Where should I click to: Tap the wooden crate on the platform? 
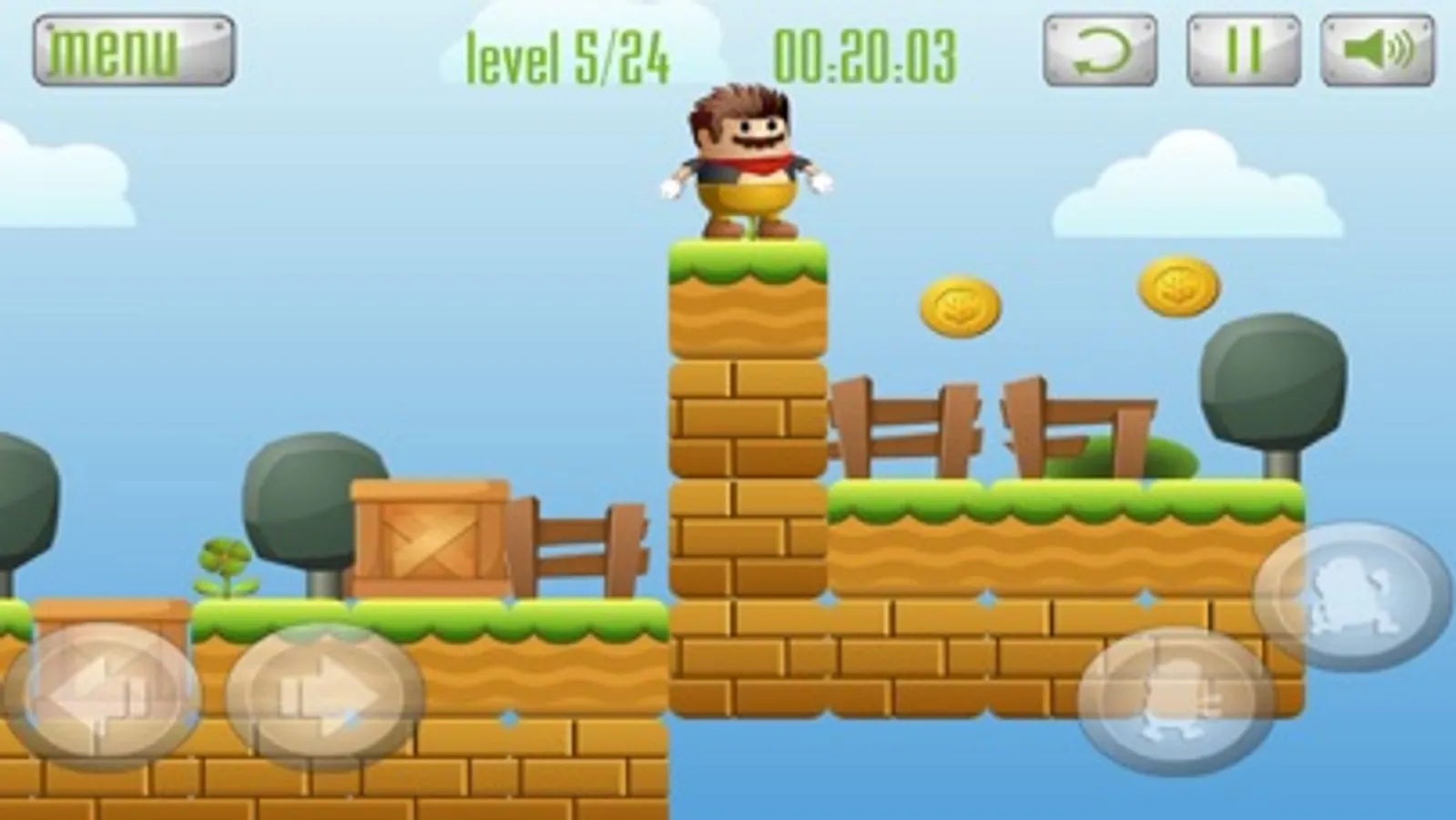pyautogui.click(x=430, y=538)
